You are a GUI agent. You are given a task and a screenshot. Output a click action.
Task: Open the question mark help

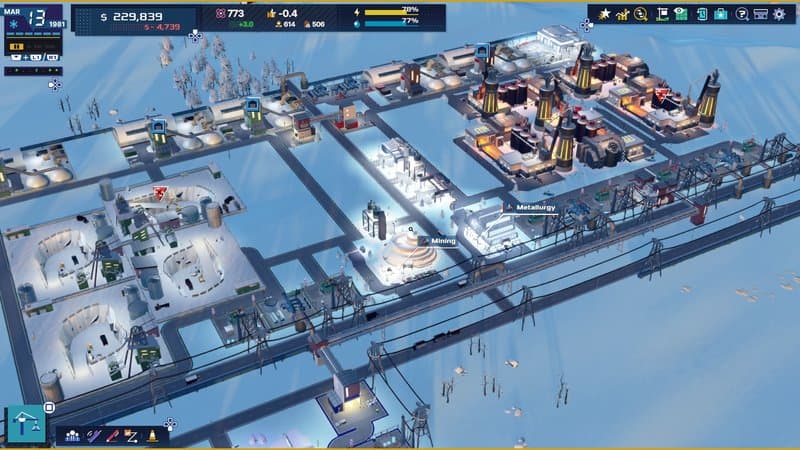[741, 14]
